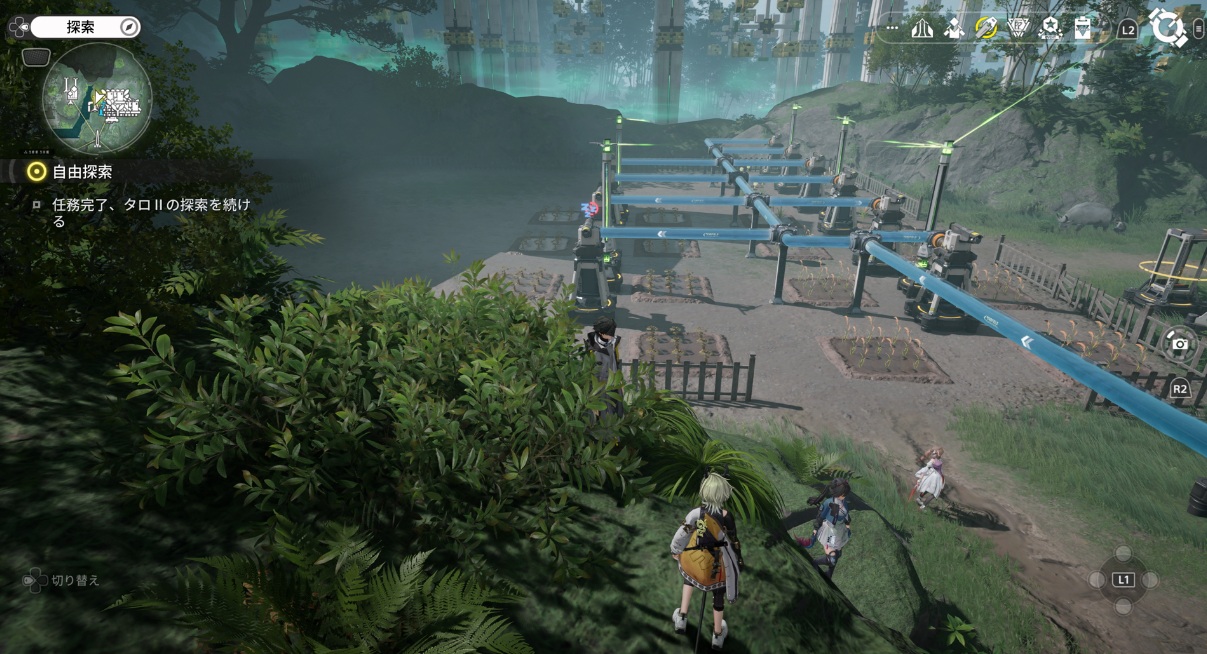Click the small menu pill at top-right edge
1207x654 pixels.
coord(1199,29)
